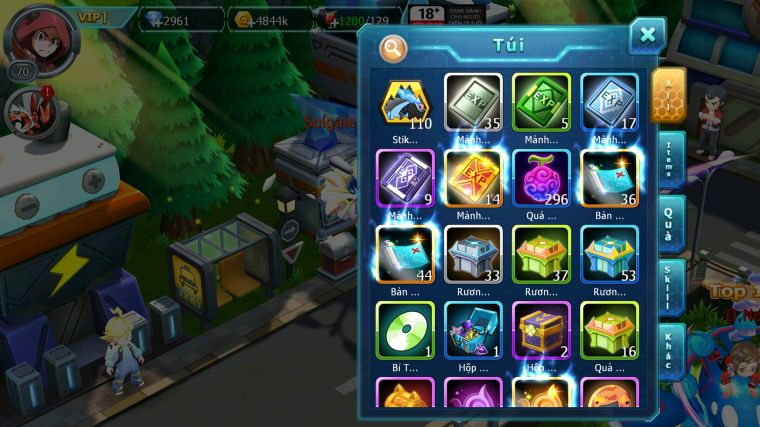Screen dimensions: 760x427
Task: Choose the purple gold-trimmed treasure chest
Action: point(541,330)
